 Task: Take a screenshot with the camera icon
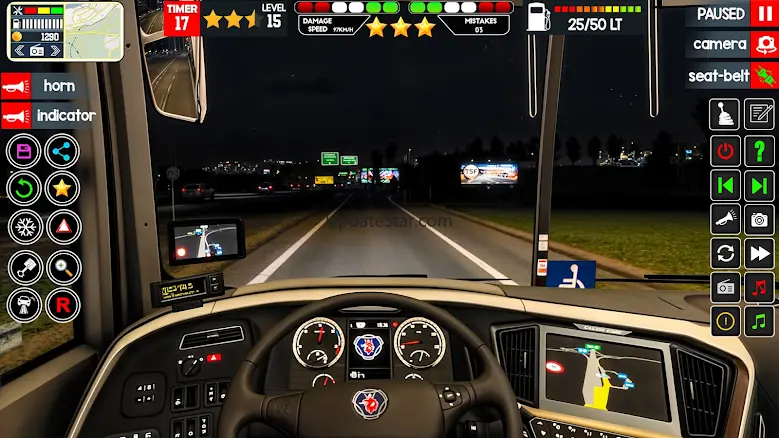761,218
